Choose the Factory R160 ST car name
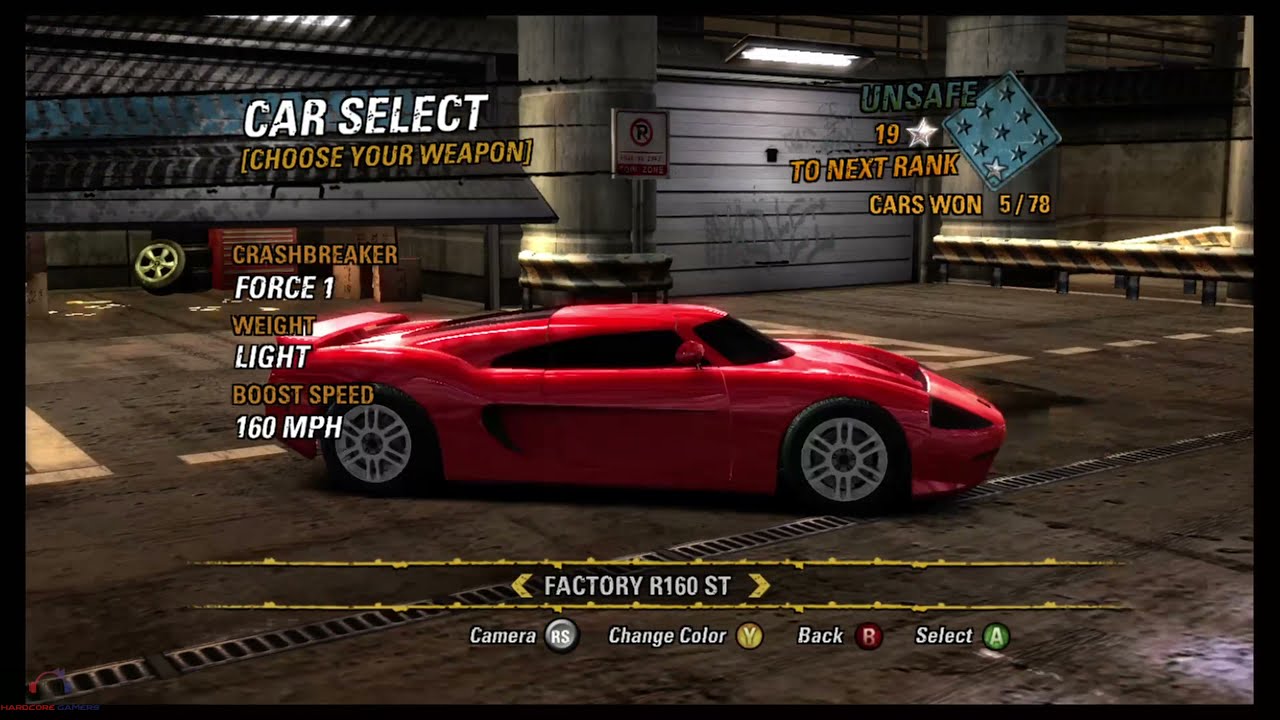This screenshot has width=1280, height=720. point(637,586)
